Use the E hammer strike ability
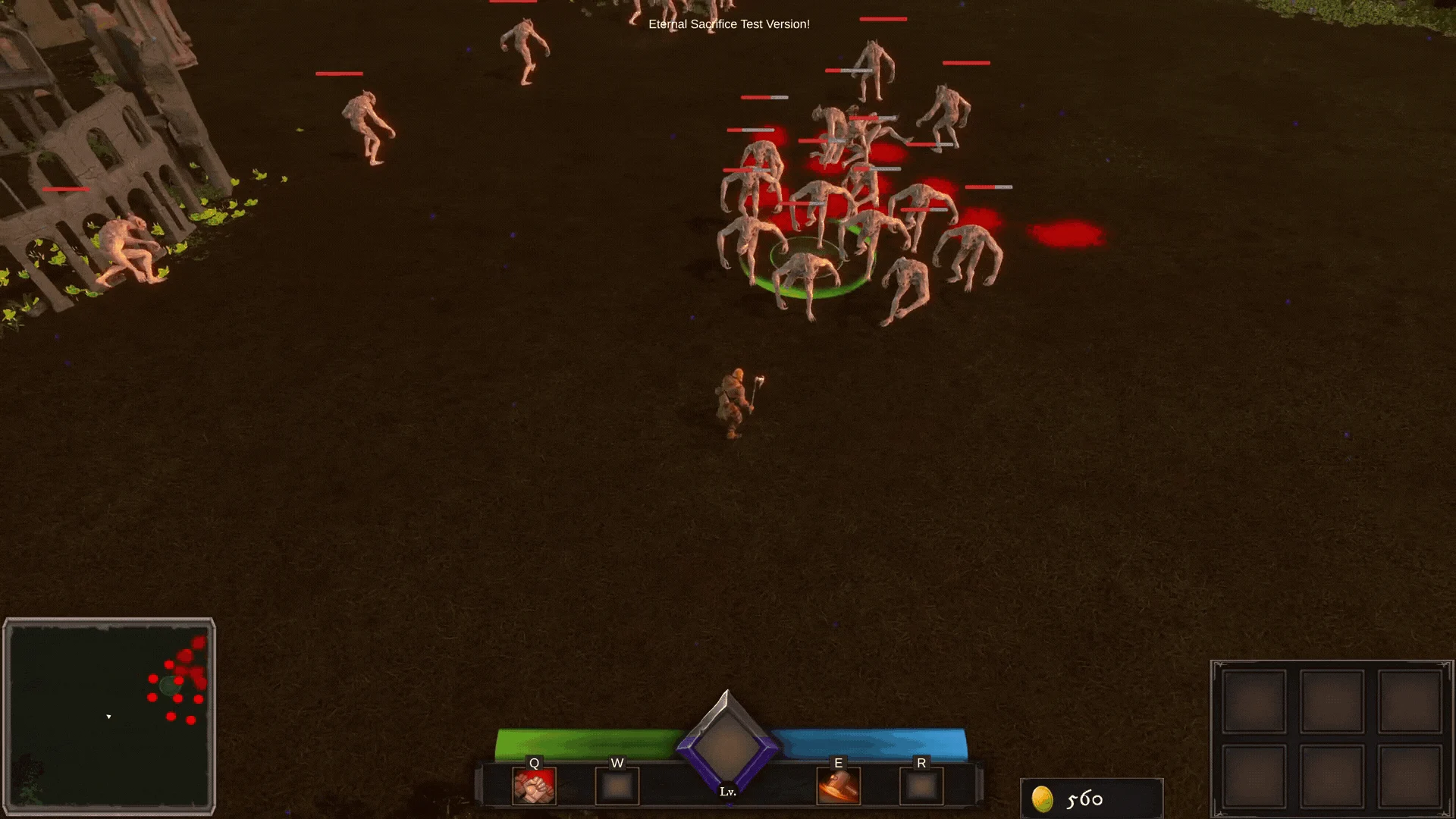The width and height of the screenshot is (1456, 819). coord(839,787)
